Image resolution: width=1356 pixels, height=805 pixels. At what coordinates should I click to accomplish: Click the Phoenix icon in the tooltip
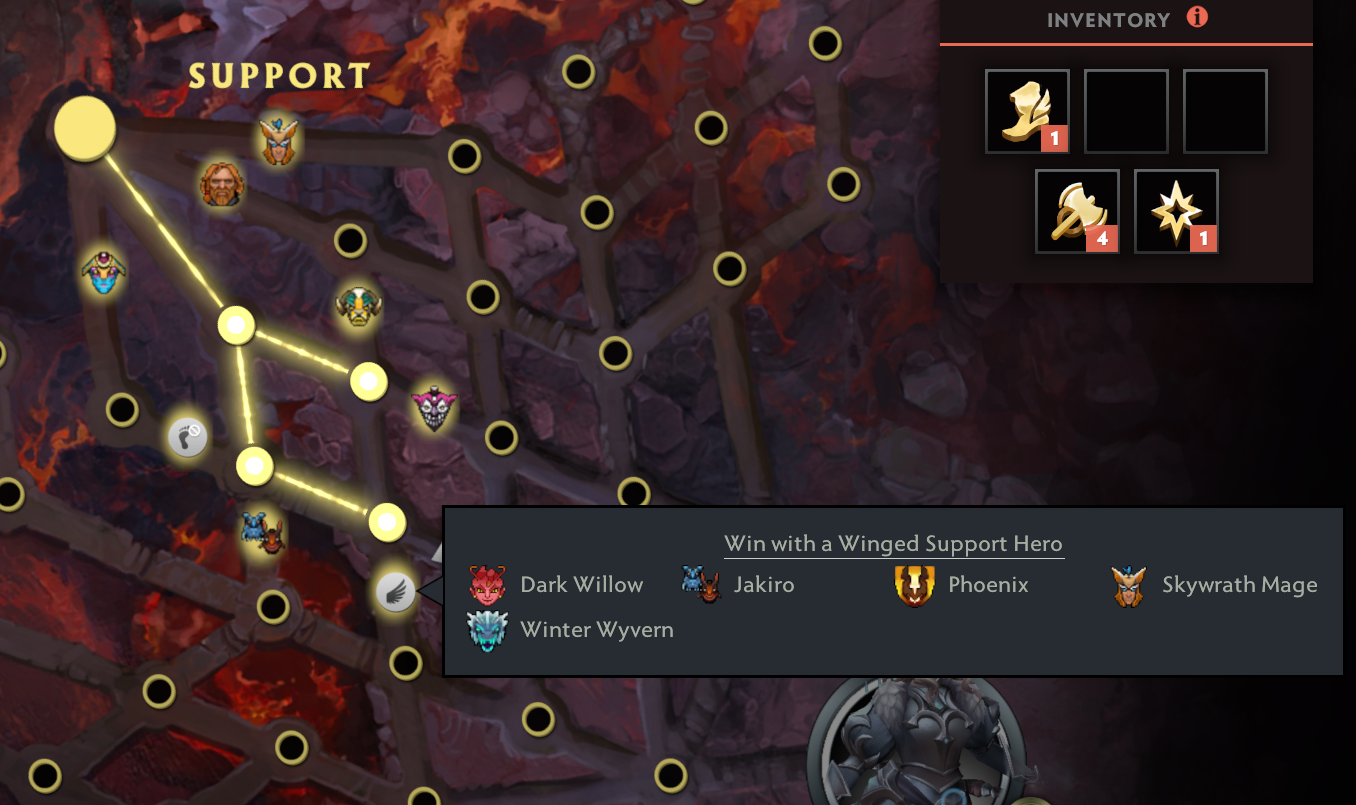pos(915,585)
